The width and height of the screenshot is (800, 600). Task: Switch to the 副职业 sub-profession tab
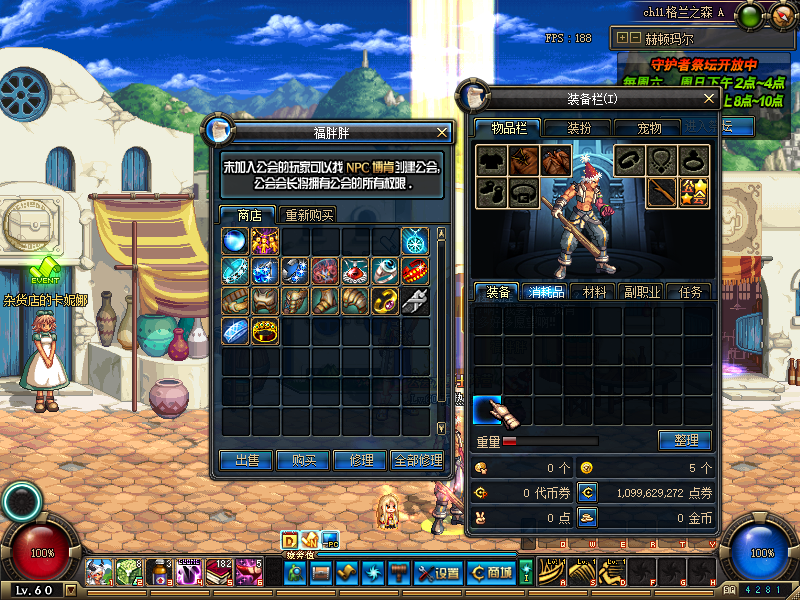point(642,292)
